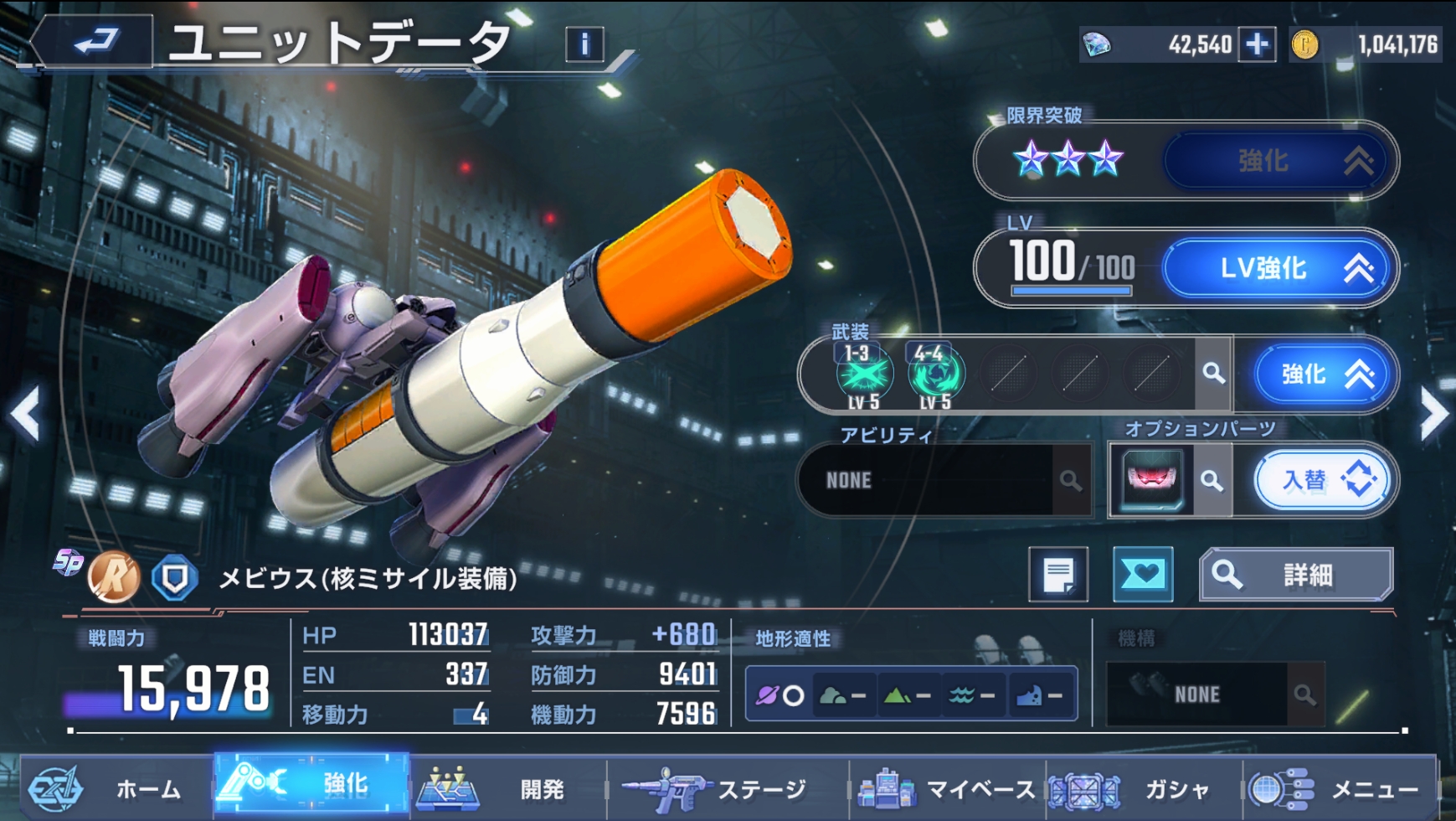Switch to the next unit arrow

[x=1433, y=413]
